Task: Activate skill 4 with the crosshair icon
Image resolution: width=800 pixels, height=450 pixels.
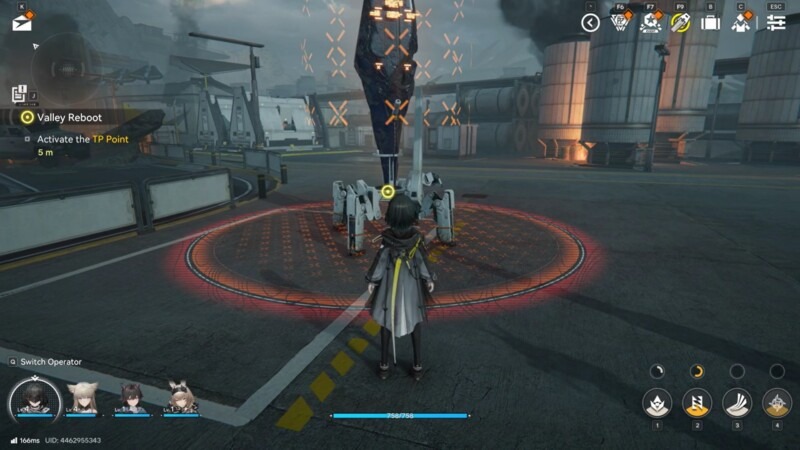Action: click(x=777, y=402)
